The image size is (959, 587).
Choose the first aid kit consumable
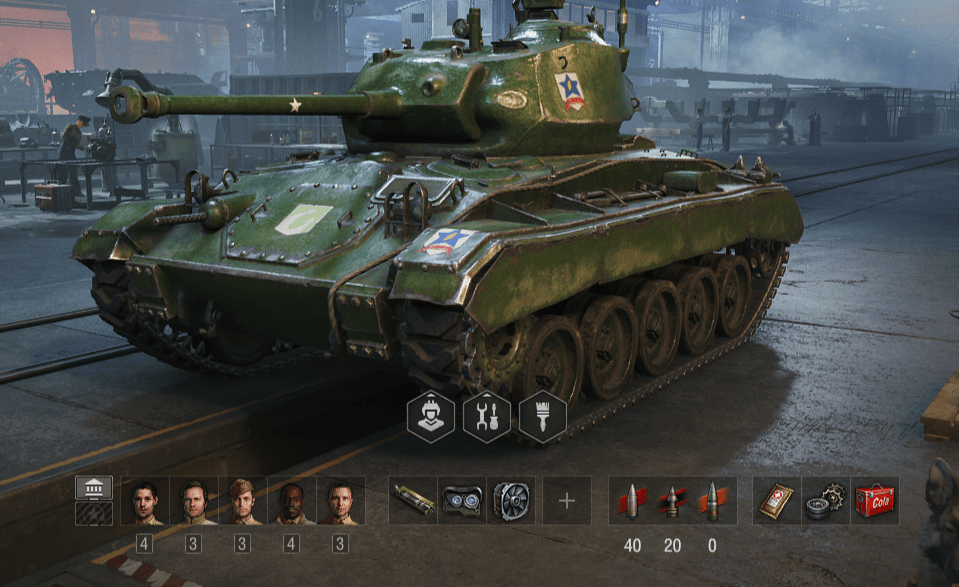[x=777, y=500]
